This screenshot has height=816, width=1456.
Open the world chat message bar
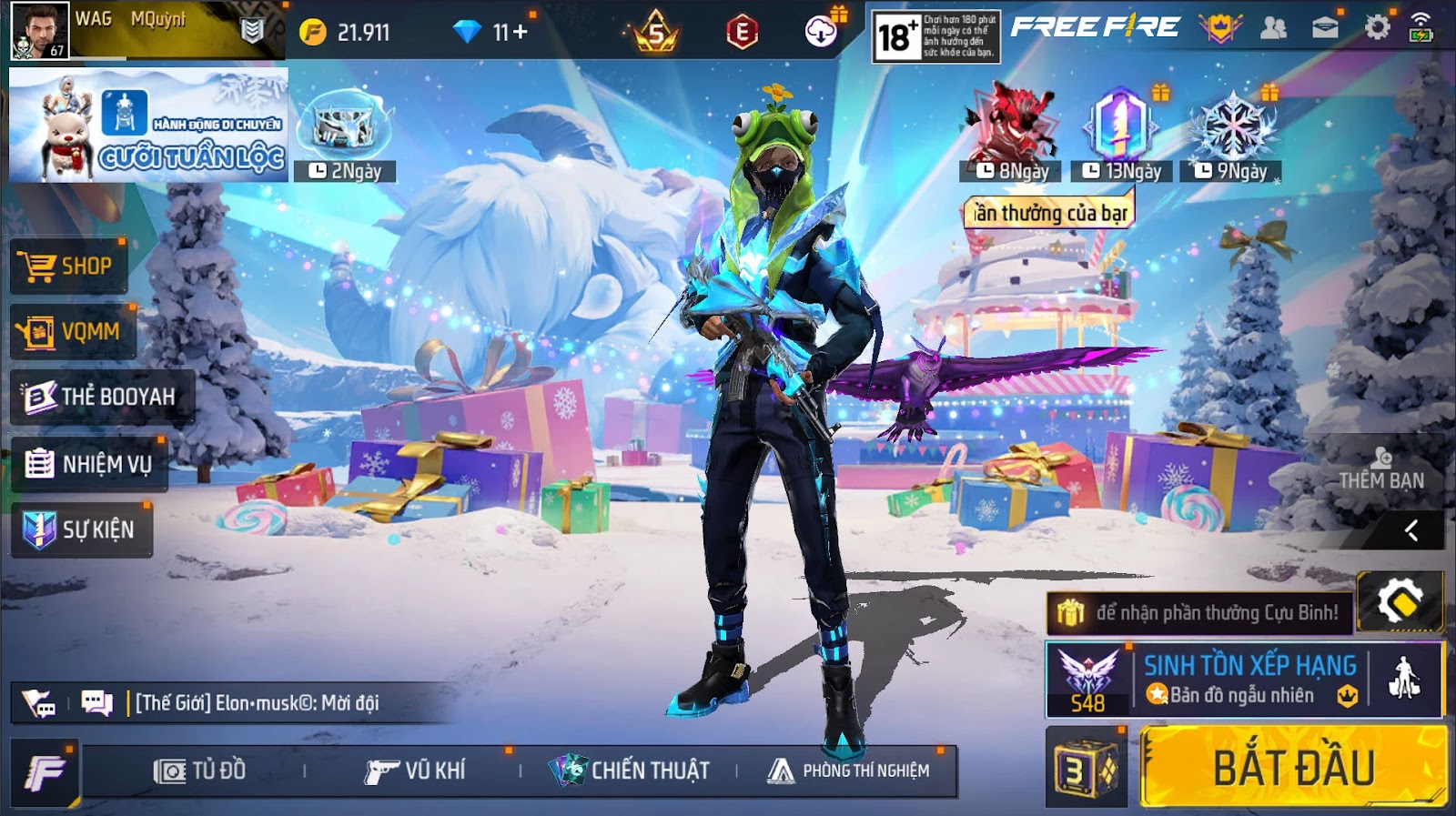256,703
